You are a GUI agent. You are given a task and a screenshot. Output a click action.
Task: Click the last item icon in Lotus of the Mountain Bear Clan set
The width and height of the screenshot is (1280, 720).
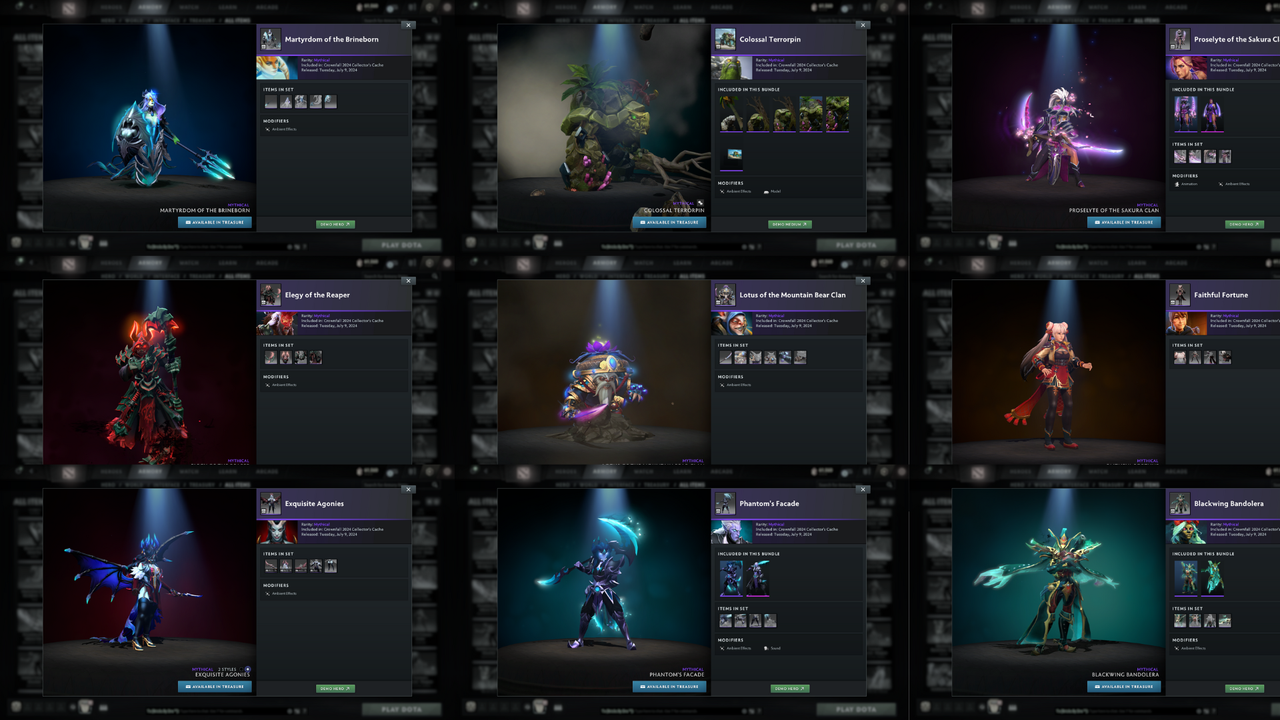[x=800, y=357]
